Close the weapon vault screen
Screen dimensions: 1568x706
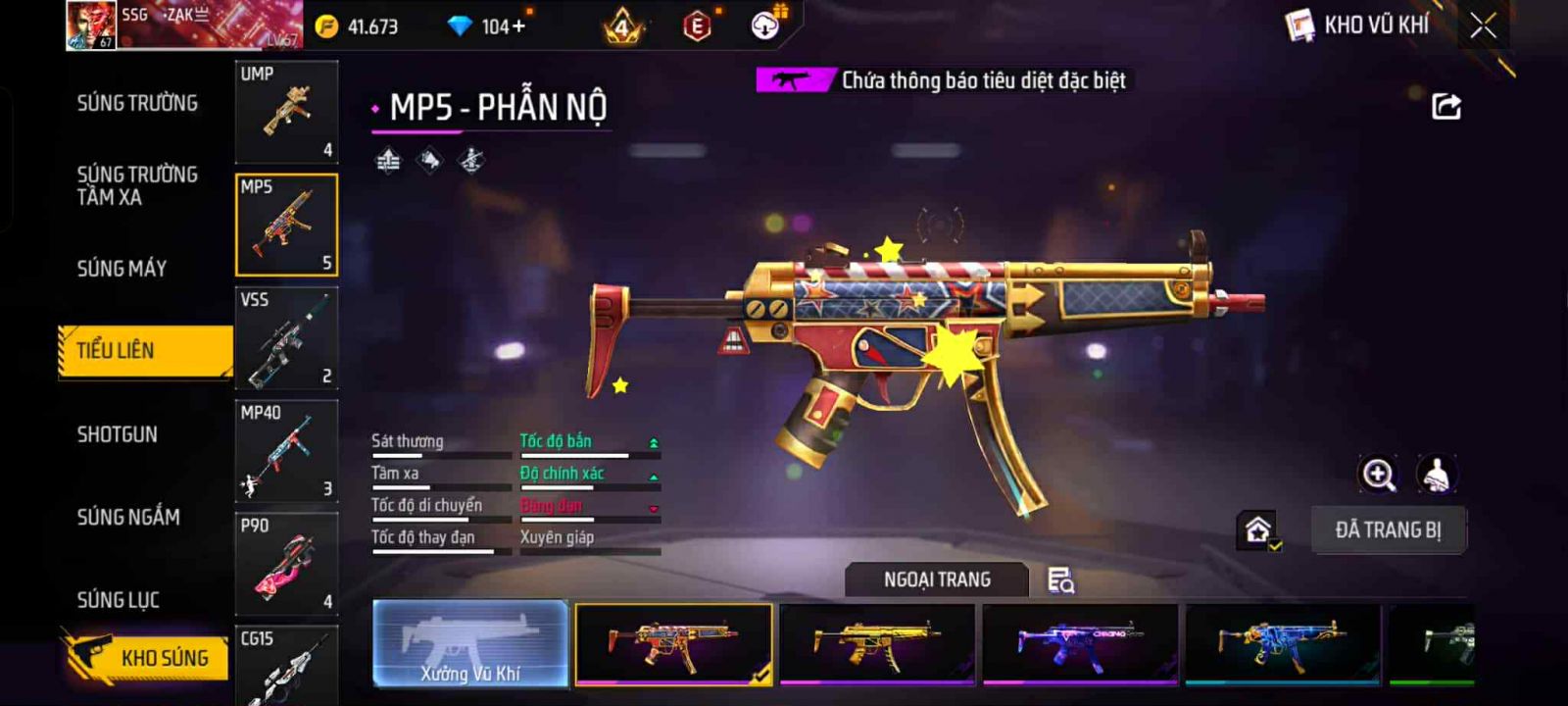[x=1483, y=25]
